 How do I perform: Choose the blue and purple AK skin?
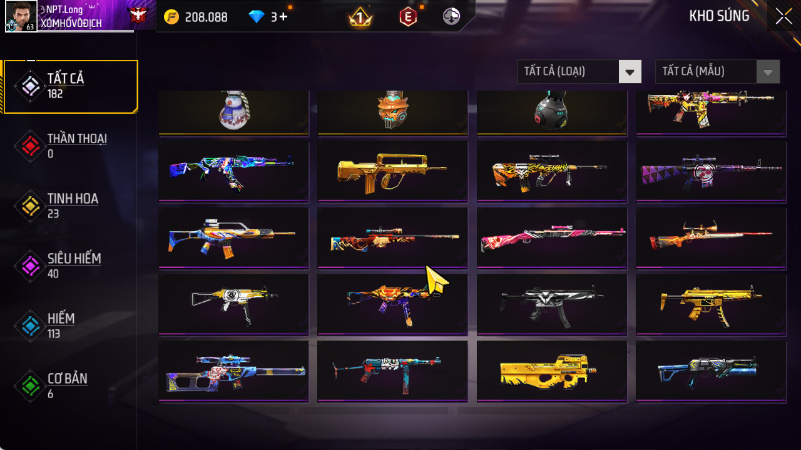pos(233,170)
